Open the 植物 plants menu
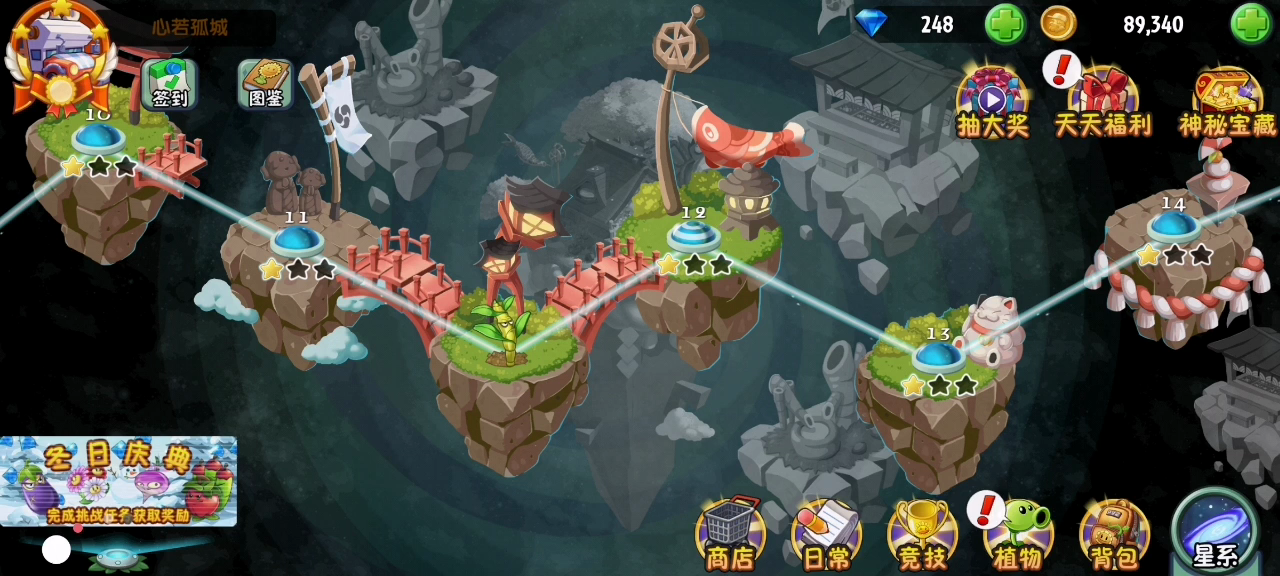This screenshot has width=1280, height=576. 1018,535
